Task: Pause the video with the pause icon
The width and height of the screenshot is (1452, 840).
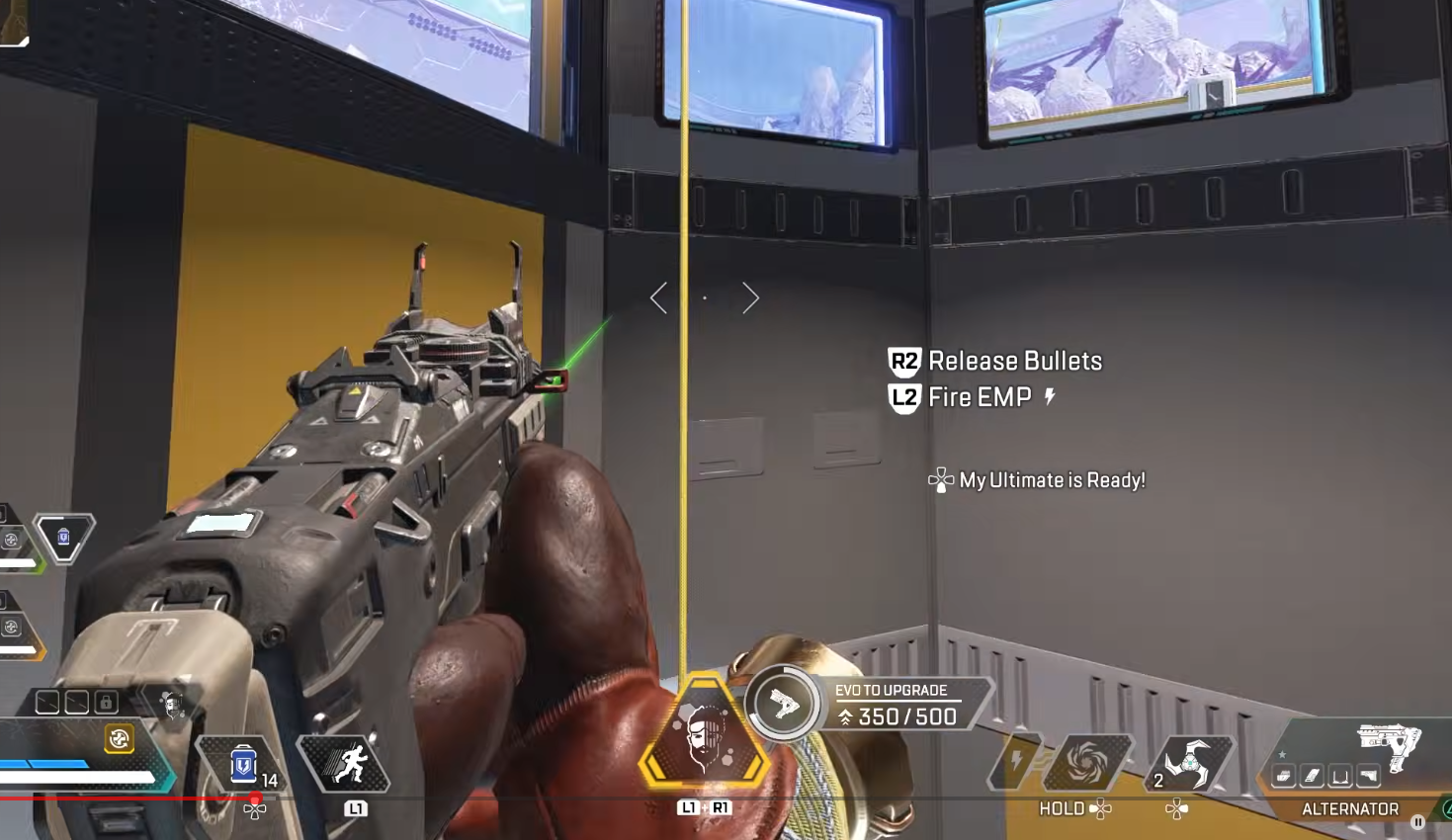Action: pos(1417,821)
